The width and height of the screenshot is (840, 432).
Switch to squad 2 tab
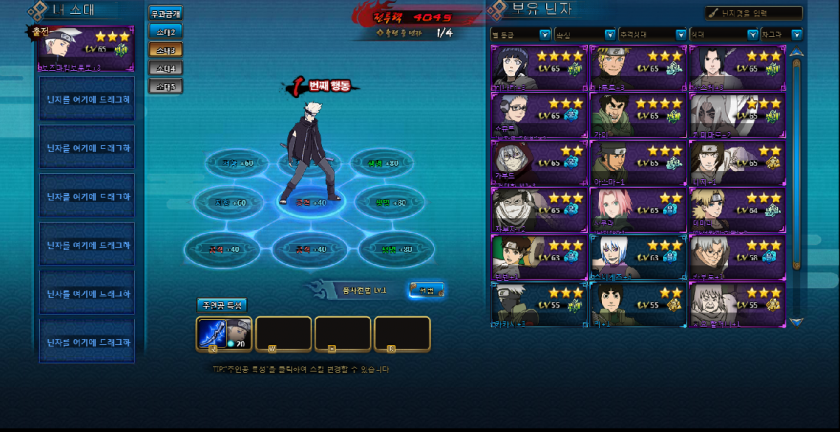(x=166, y=32)
